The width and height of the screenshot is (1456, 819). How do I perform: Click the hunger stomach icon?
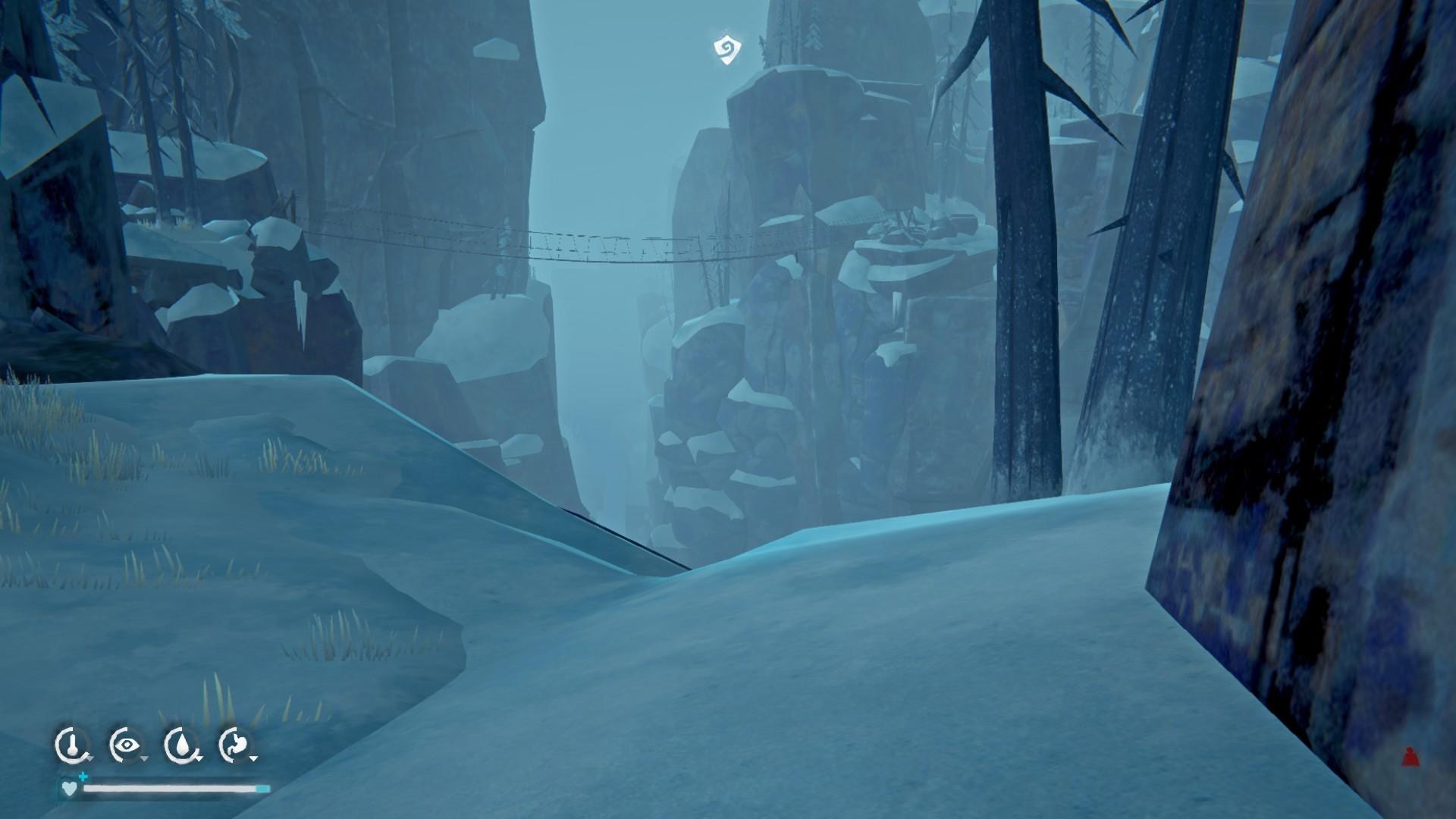pos(236,743)
